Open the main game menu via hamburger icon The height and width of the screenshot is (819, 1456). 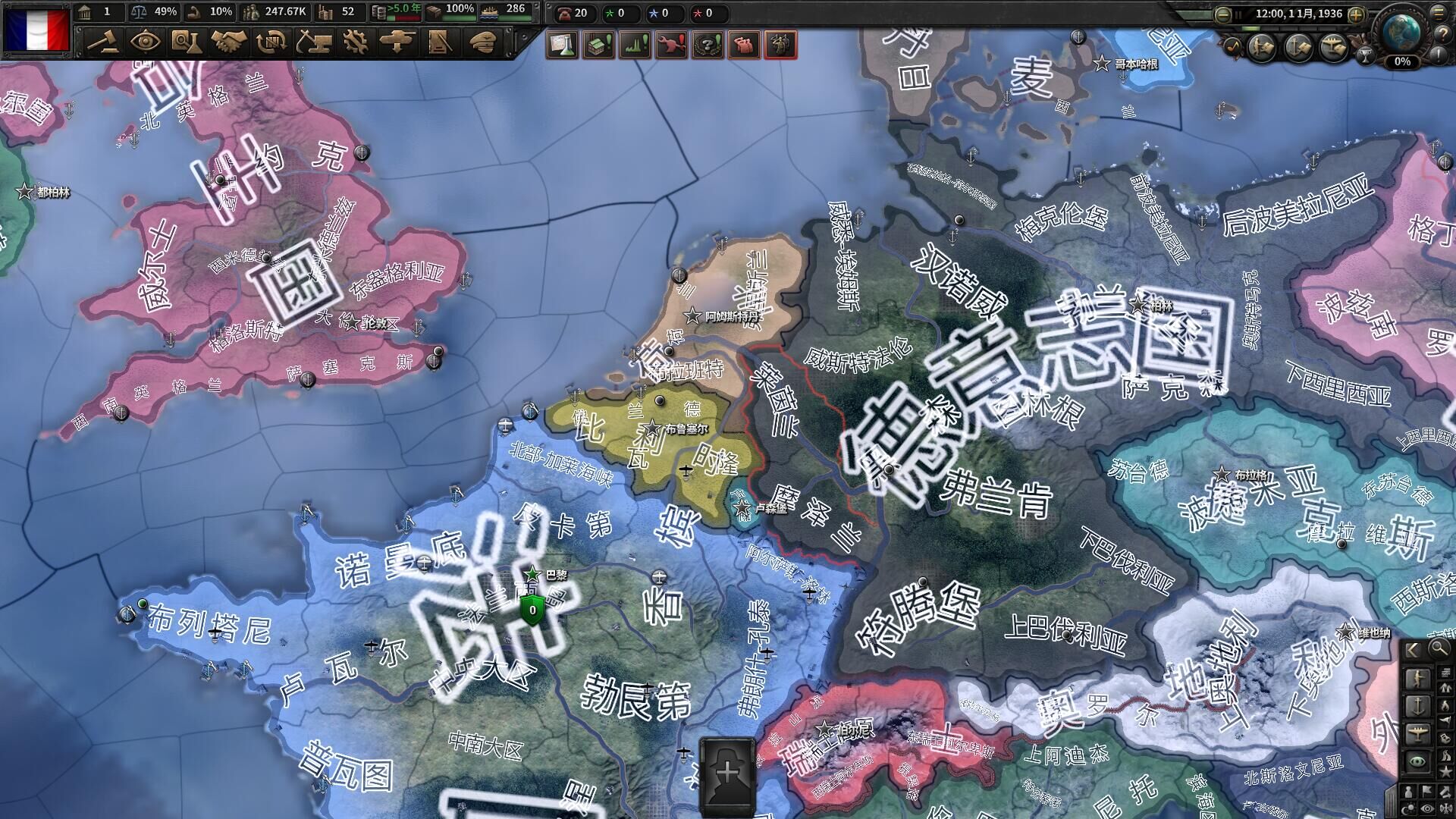point(1438,14)
